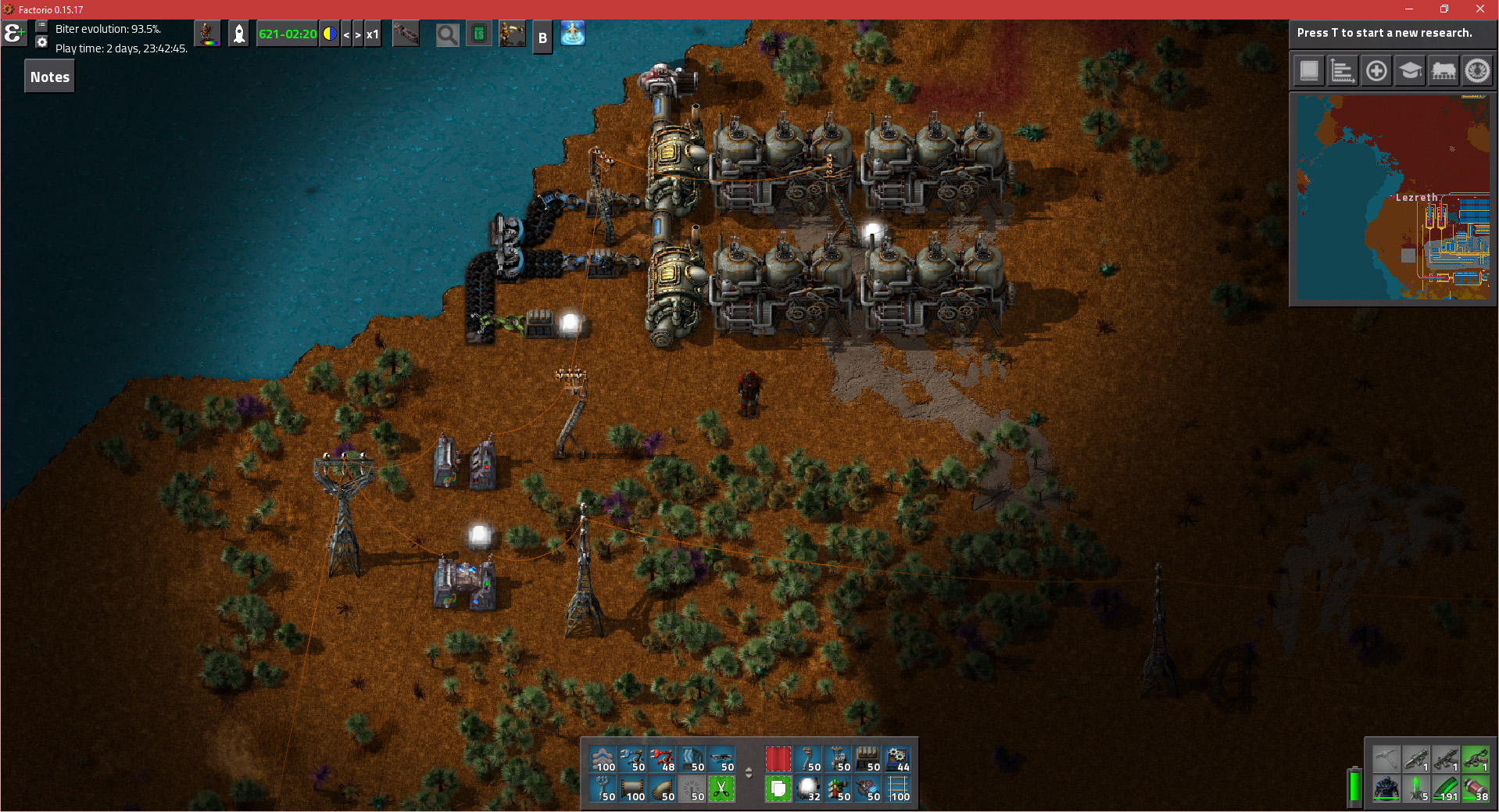The image size is (1499, 812).
Task: Open the Notes panel
Action: [50, 77]
